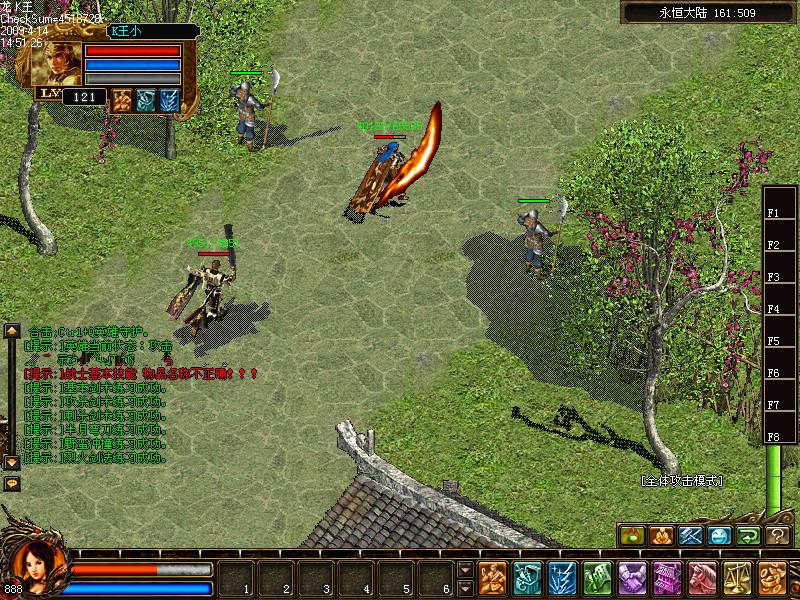Click the pink horse mount icon

tap(702, 577)
